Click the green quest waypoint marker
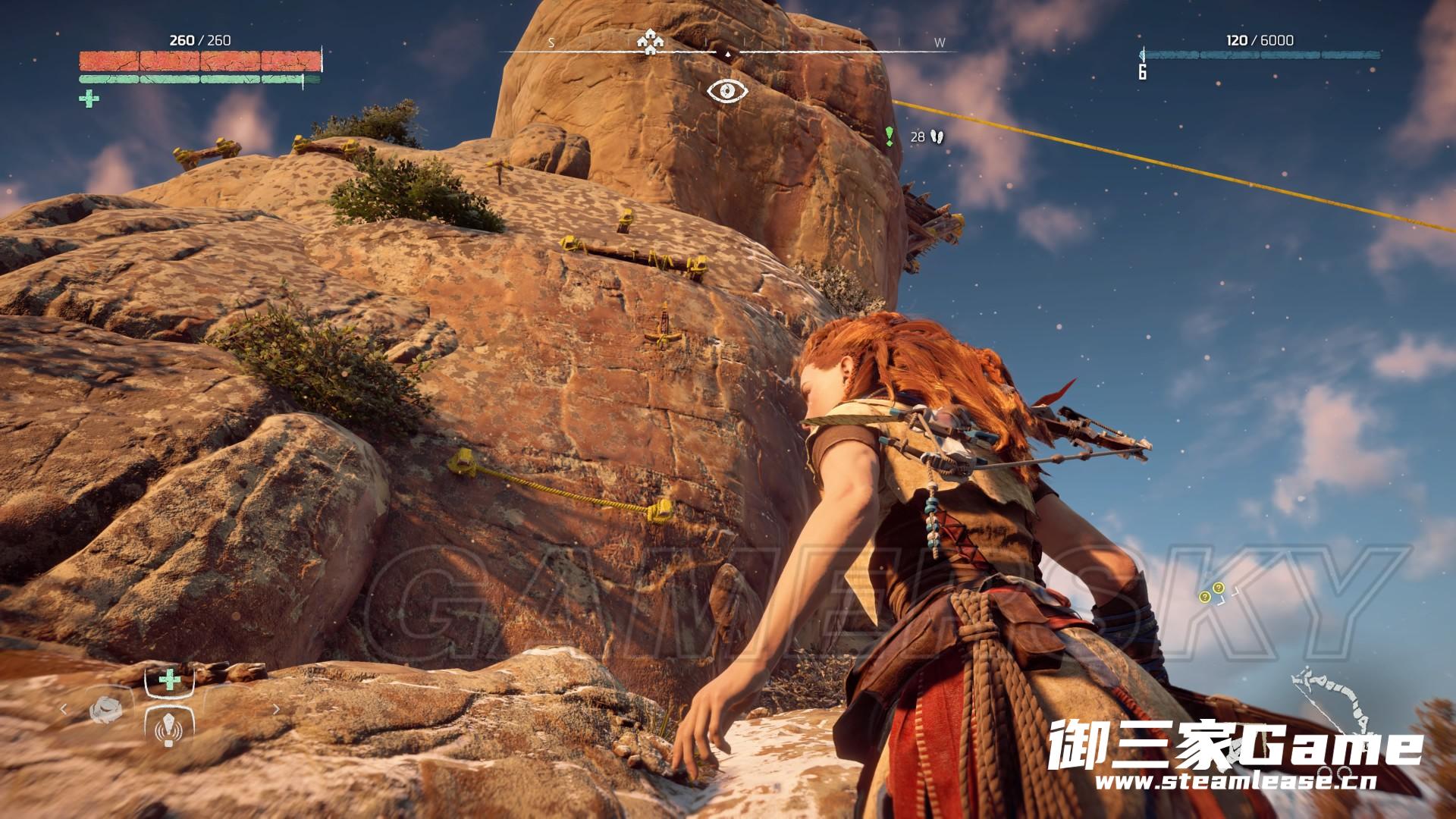 click(x=889, y=136)
